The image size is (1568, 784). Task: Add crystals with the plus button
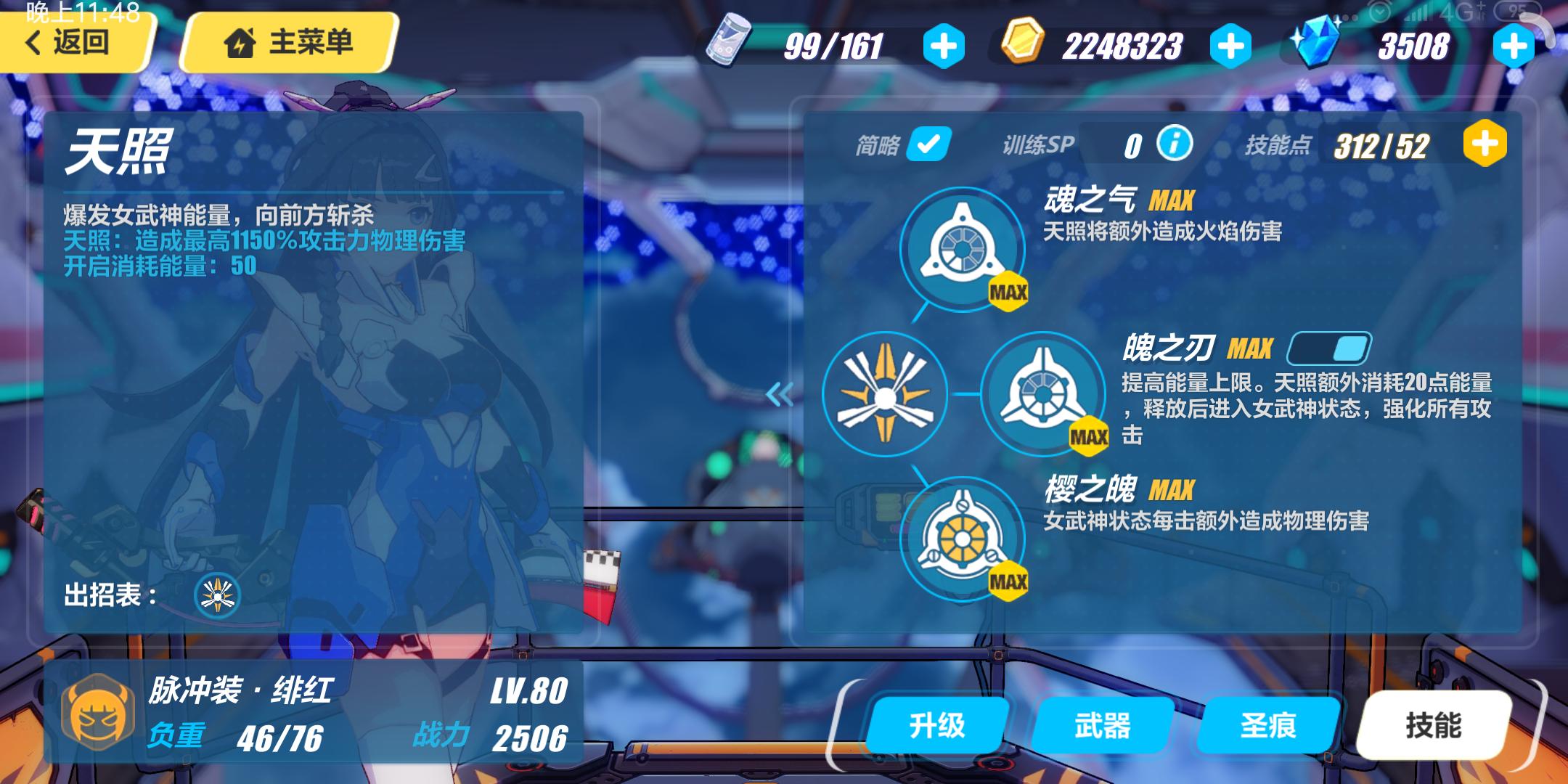pos(1514,45)
